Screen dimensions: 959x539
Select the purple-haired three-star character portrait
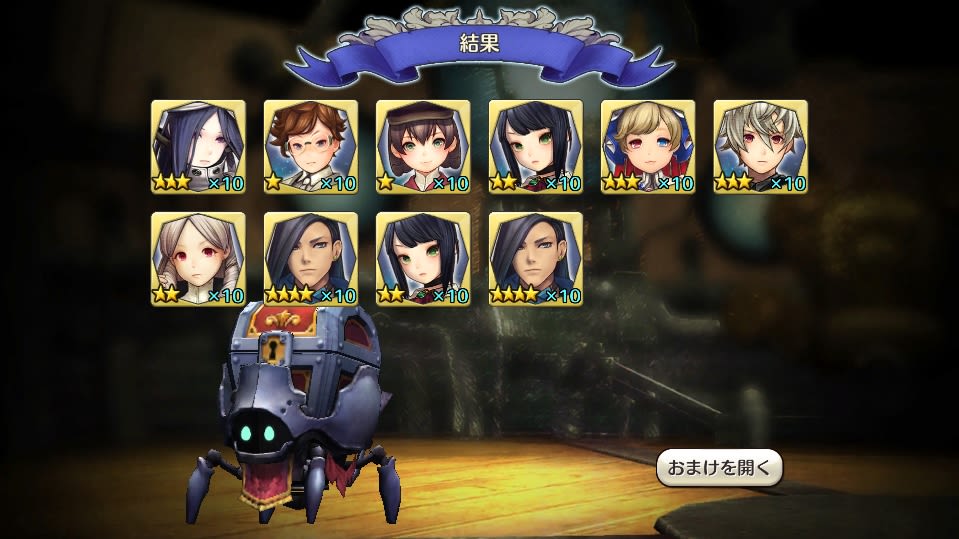pos(198,146)
